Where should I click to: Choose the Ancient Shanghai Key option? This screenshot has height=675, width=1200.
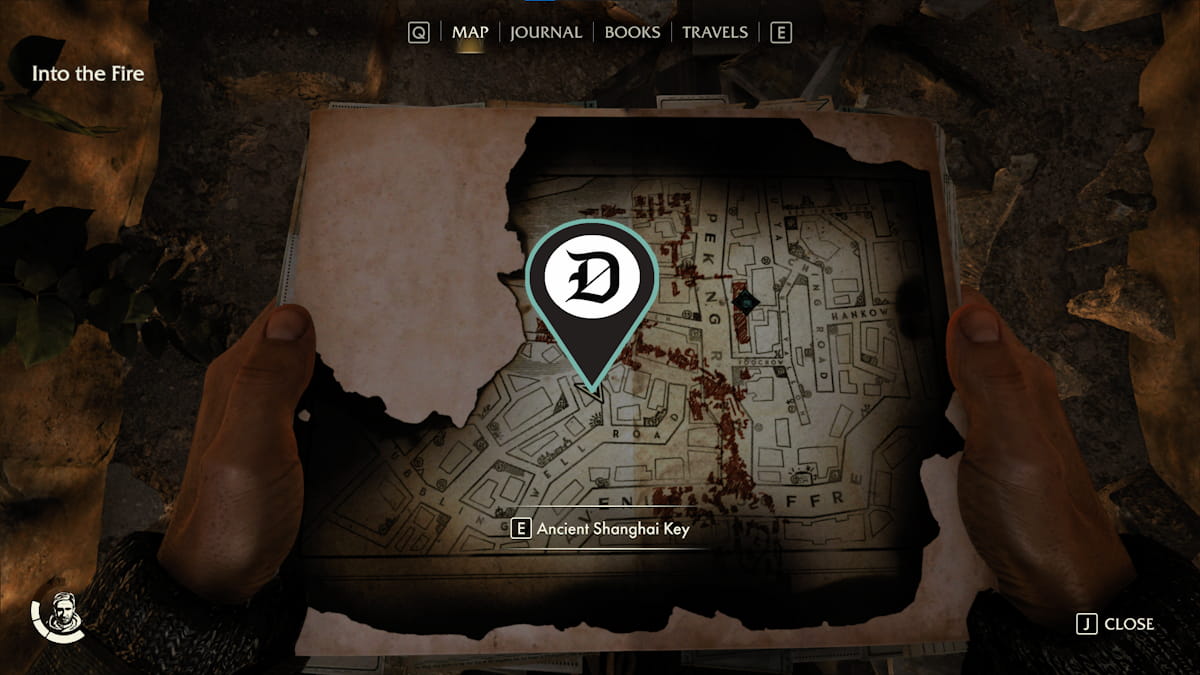(600, 530)
